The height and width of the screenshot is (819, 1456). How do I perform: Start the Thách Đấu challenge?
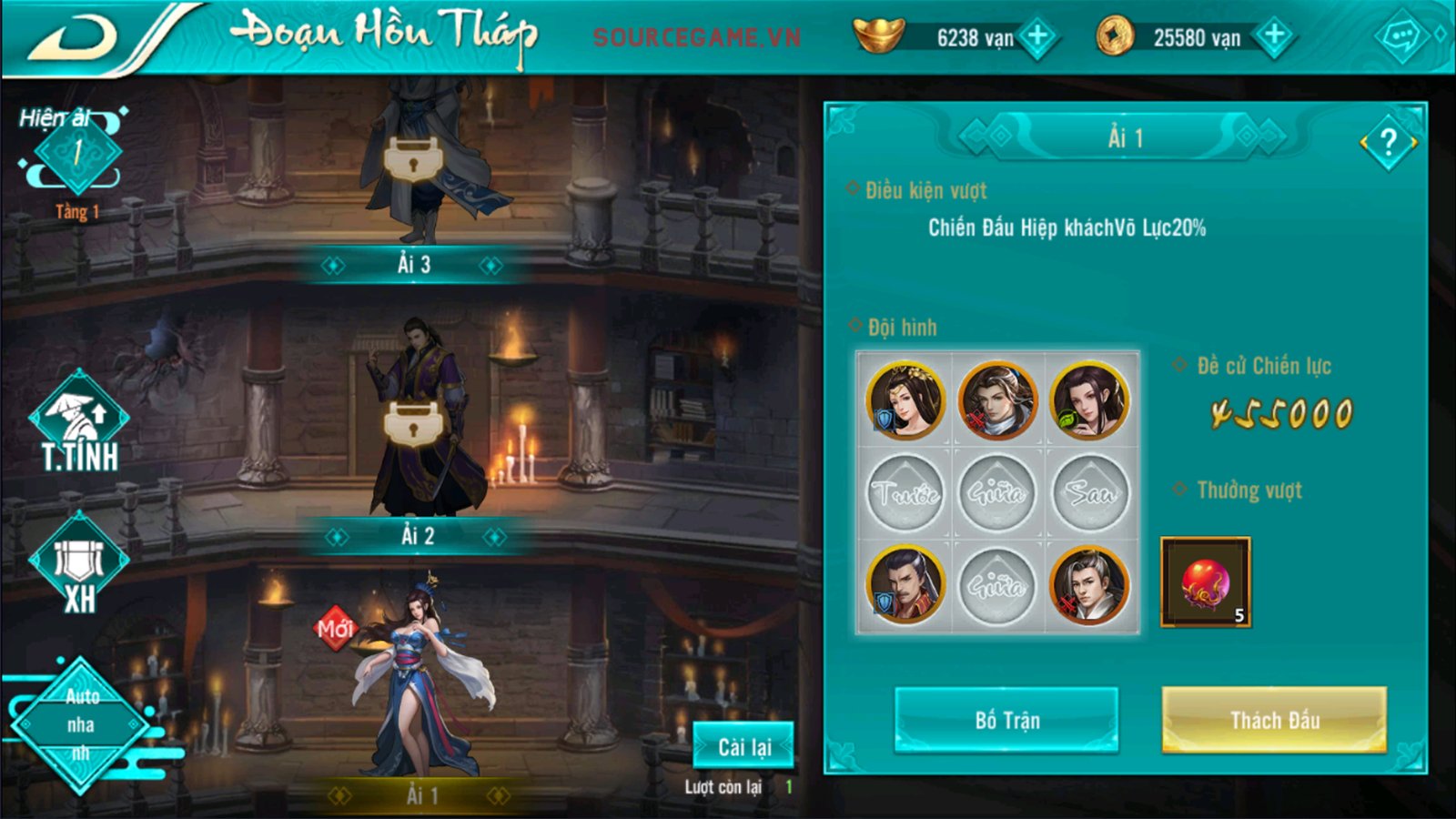pyautogui.click(x=1274, y=720)
